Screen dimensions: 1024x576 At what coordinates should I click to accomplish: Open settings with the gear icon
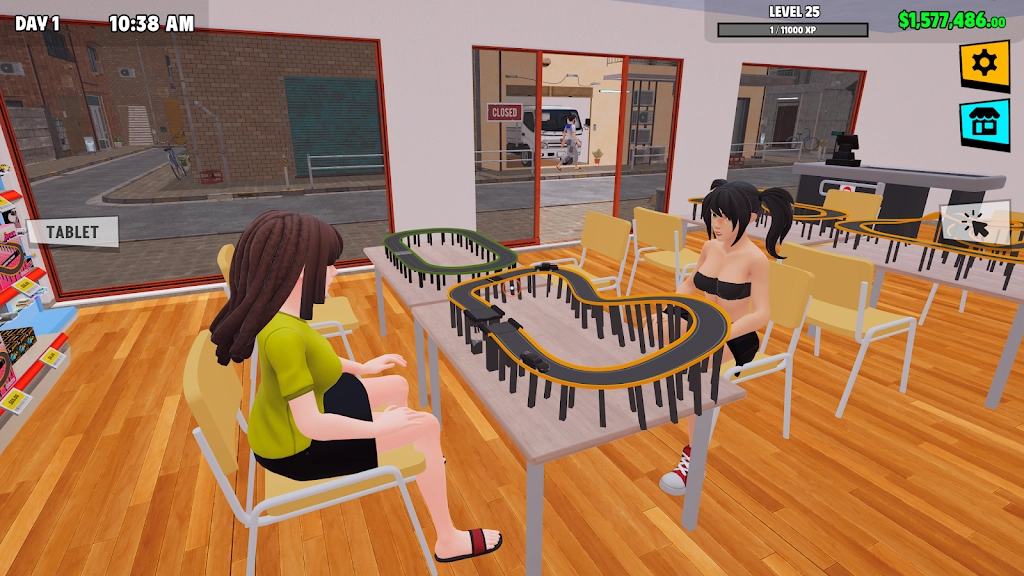tap(985, 64)
